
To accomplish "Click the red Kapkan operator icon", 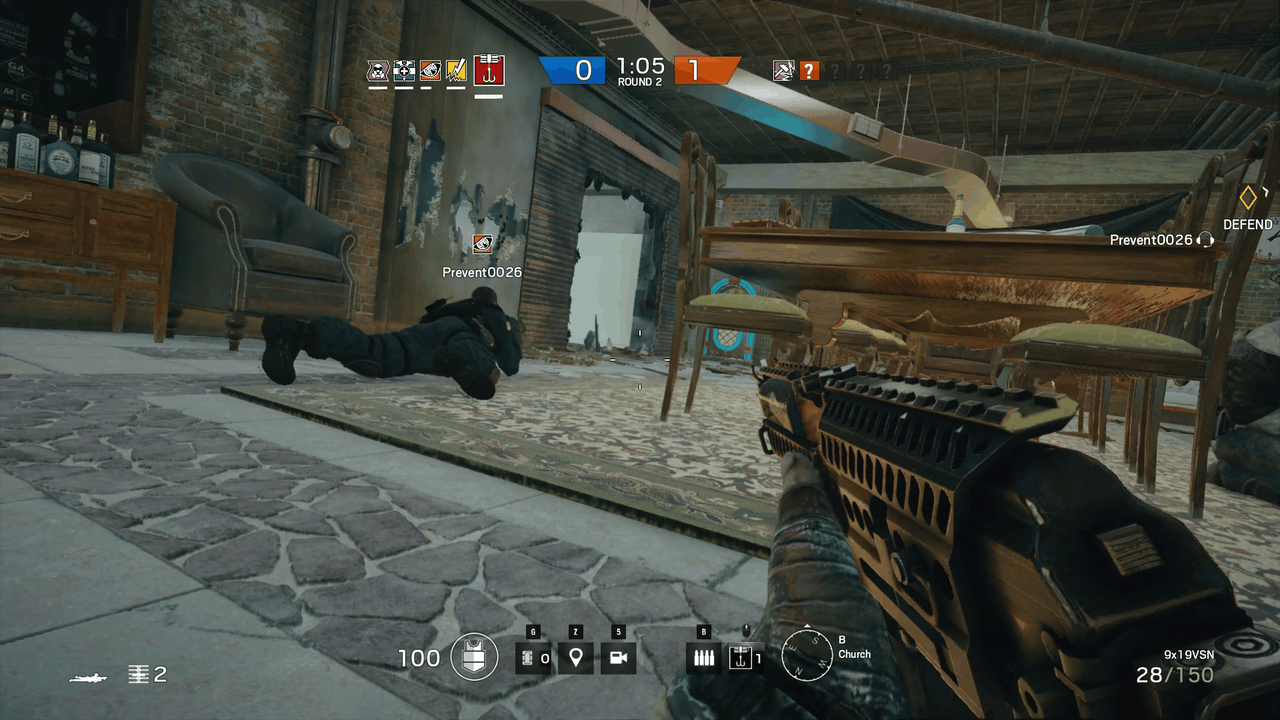I will pos(490,71).
